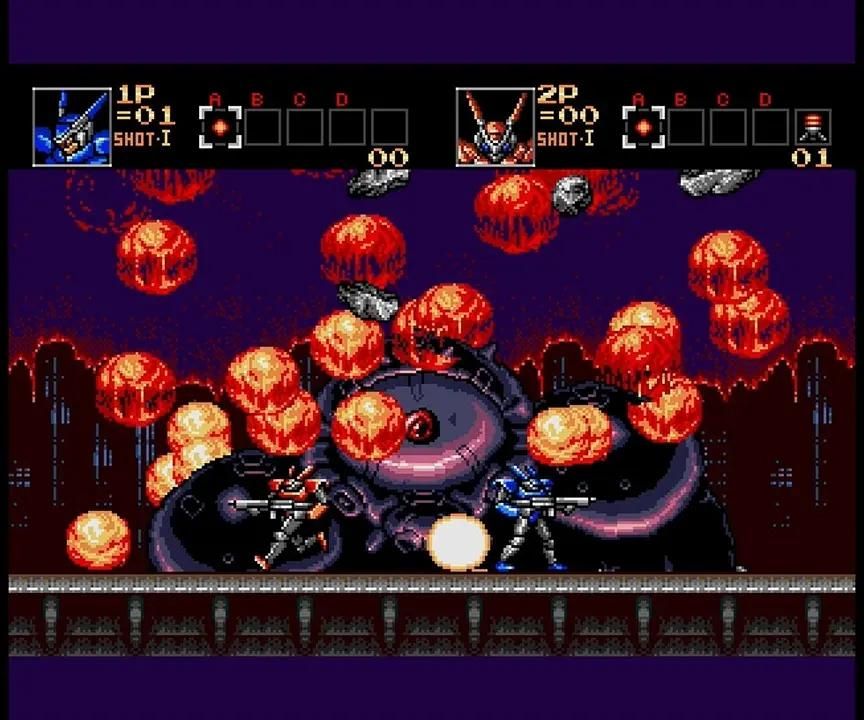Click the 1P blue robot portrait

(71, 126)
